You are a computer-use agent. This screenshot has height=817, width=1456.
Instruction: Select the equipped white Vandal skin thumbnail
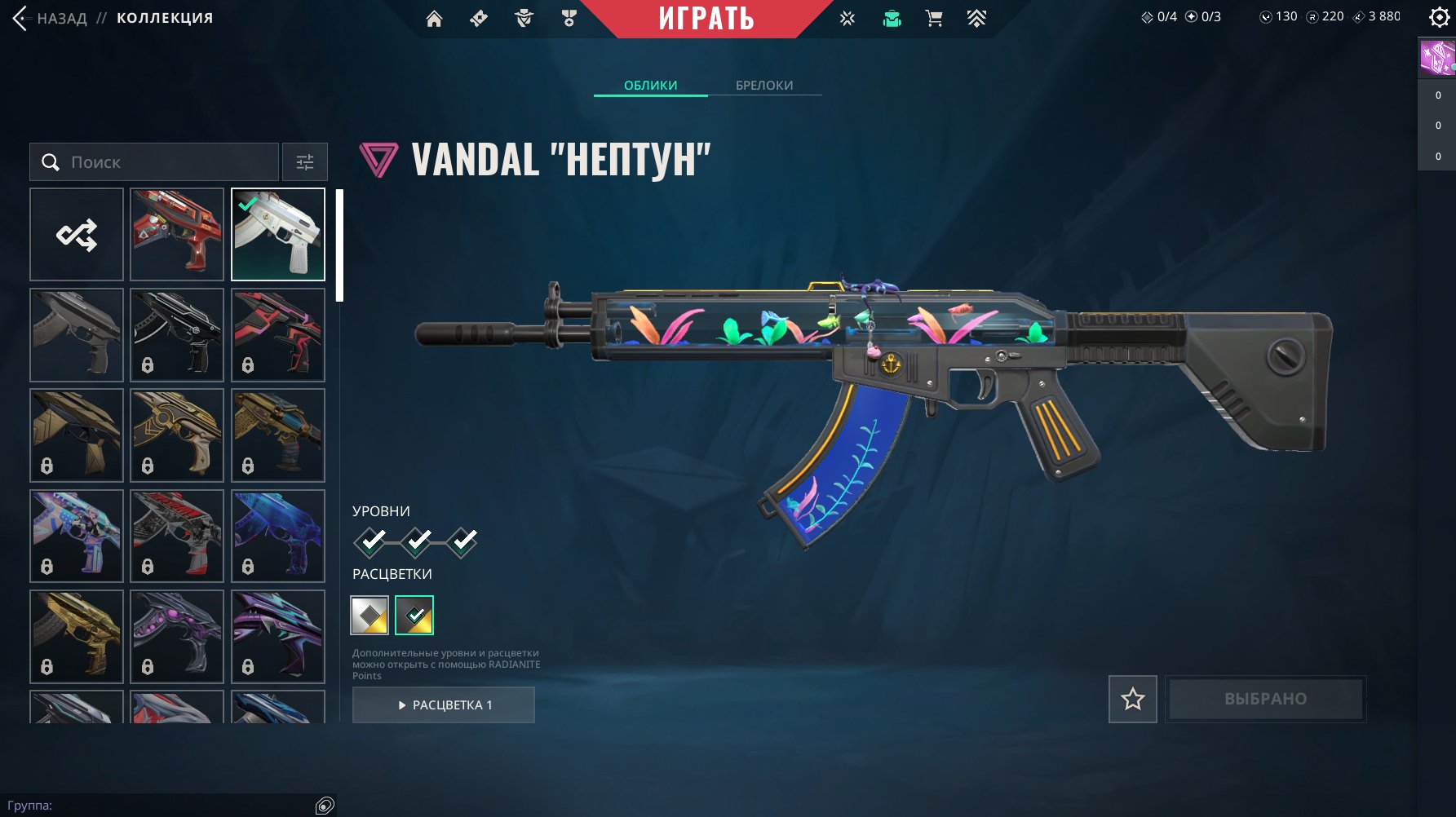coord(278,235)
